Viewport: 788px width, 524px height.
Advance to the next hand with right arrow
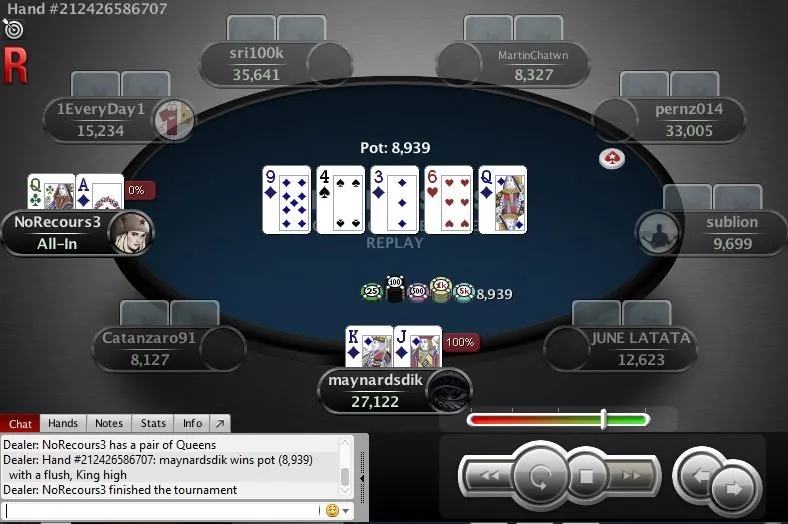(x=735, y=488)
